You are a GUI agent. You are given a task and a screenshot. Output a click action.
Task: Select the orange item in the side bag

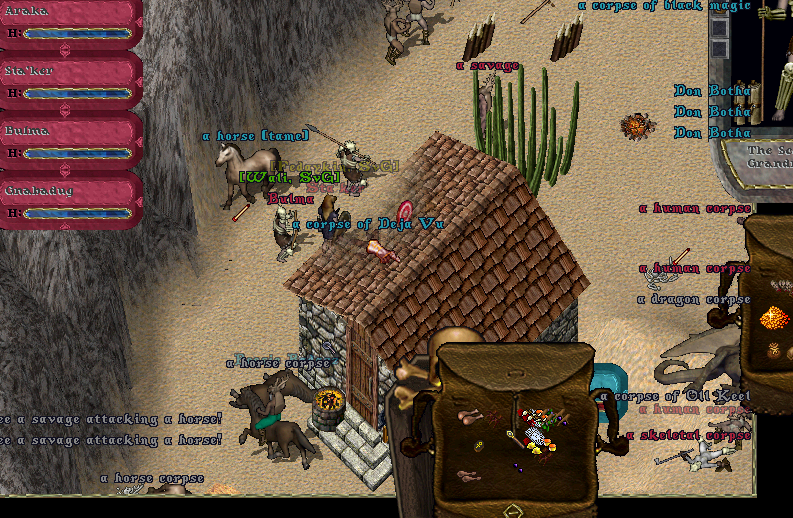(774, 318)
